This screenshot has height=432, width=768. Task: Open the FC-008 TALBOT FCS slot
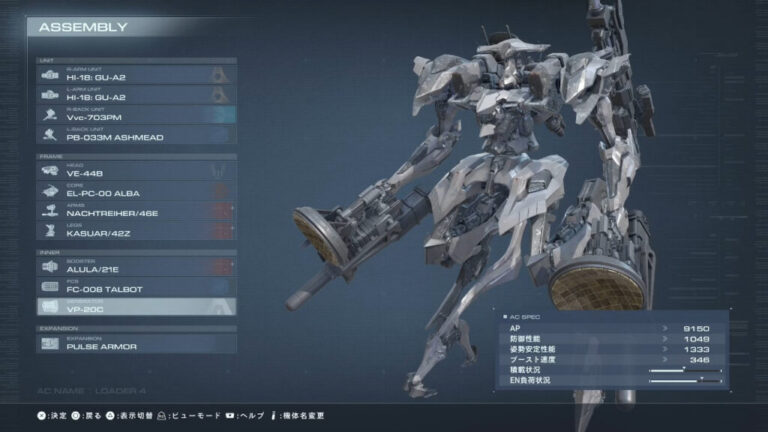(137, 287)
